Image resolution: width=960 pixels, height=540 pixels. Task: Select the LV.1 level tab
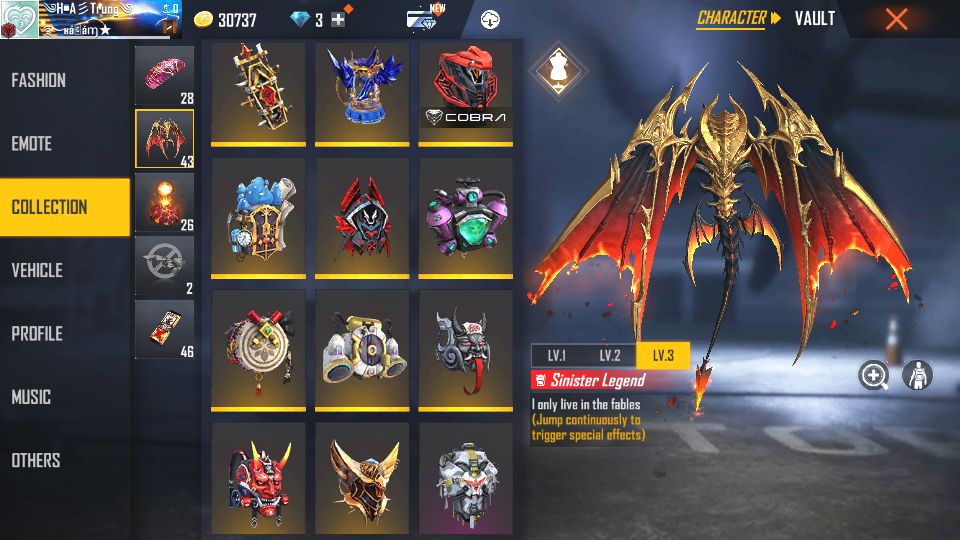click(556, 356)
